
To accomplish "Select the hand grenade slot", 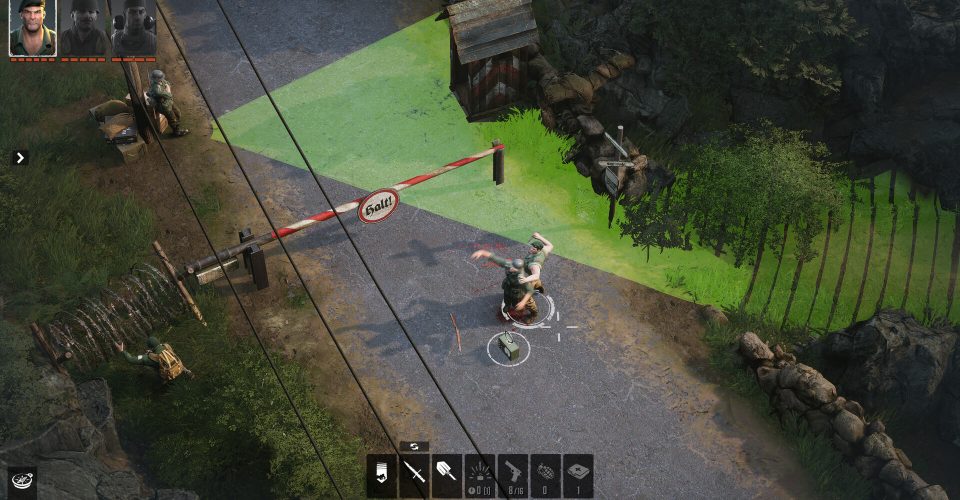I will tap(545, 475).
